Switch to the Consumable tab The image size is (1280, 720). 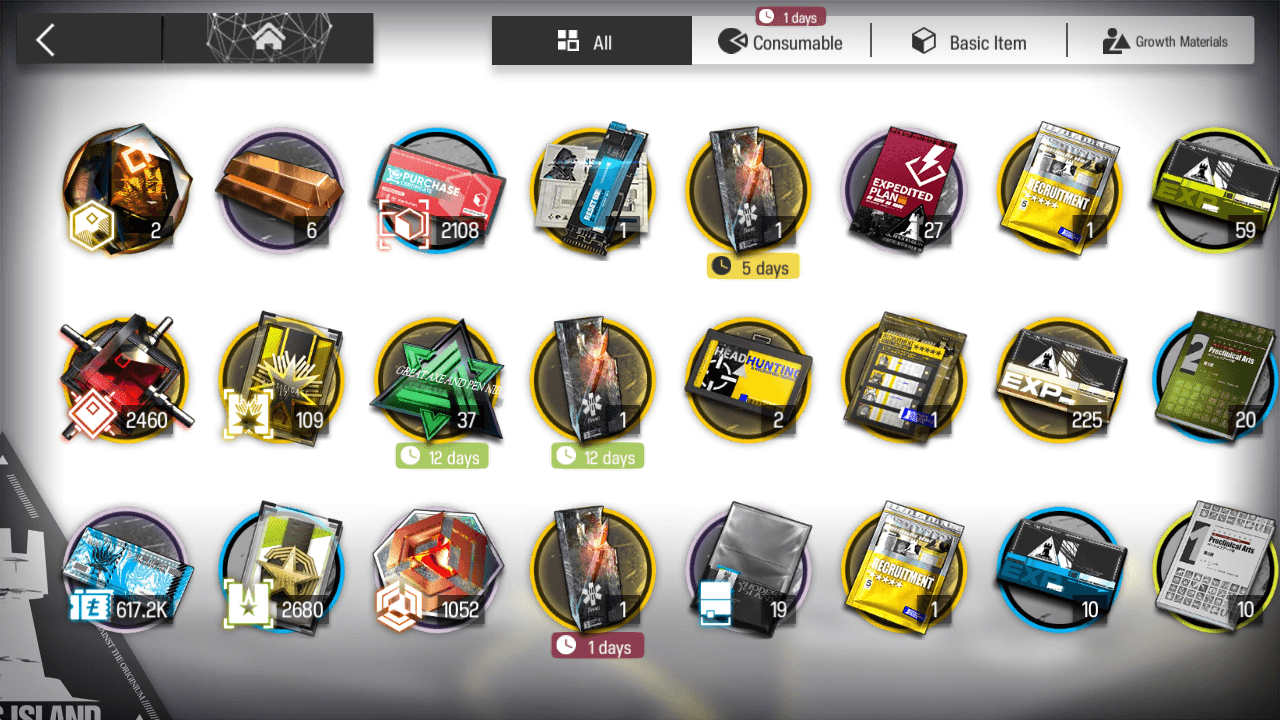tap(781, 42)
